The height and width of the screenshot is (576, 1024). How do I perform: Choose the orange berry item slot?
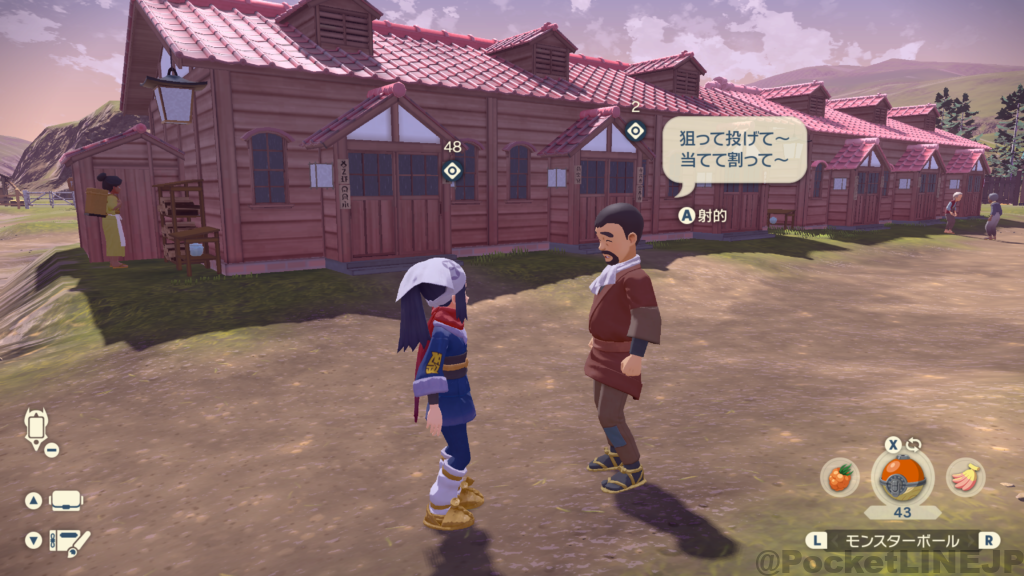click(x=840, y=477)
